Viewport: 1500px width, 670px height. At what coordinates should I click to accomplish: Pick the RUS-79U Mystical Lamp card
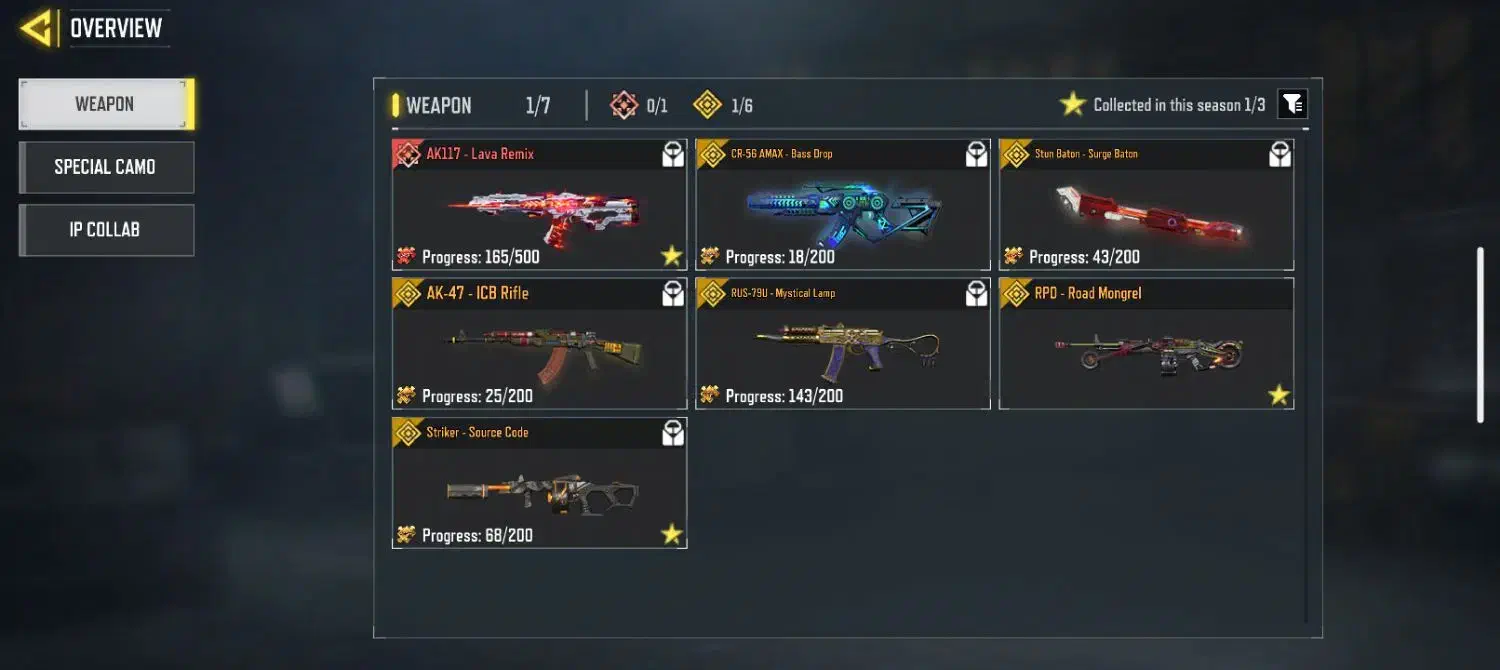coord(842,344)
